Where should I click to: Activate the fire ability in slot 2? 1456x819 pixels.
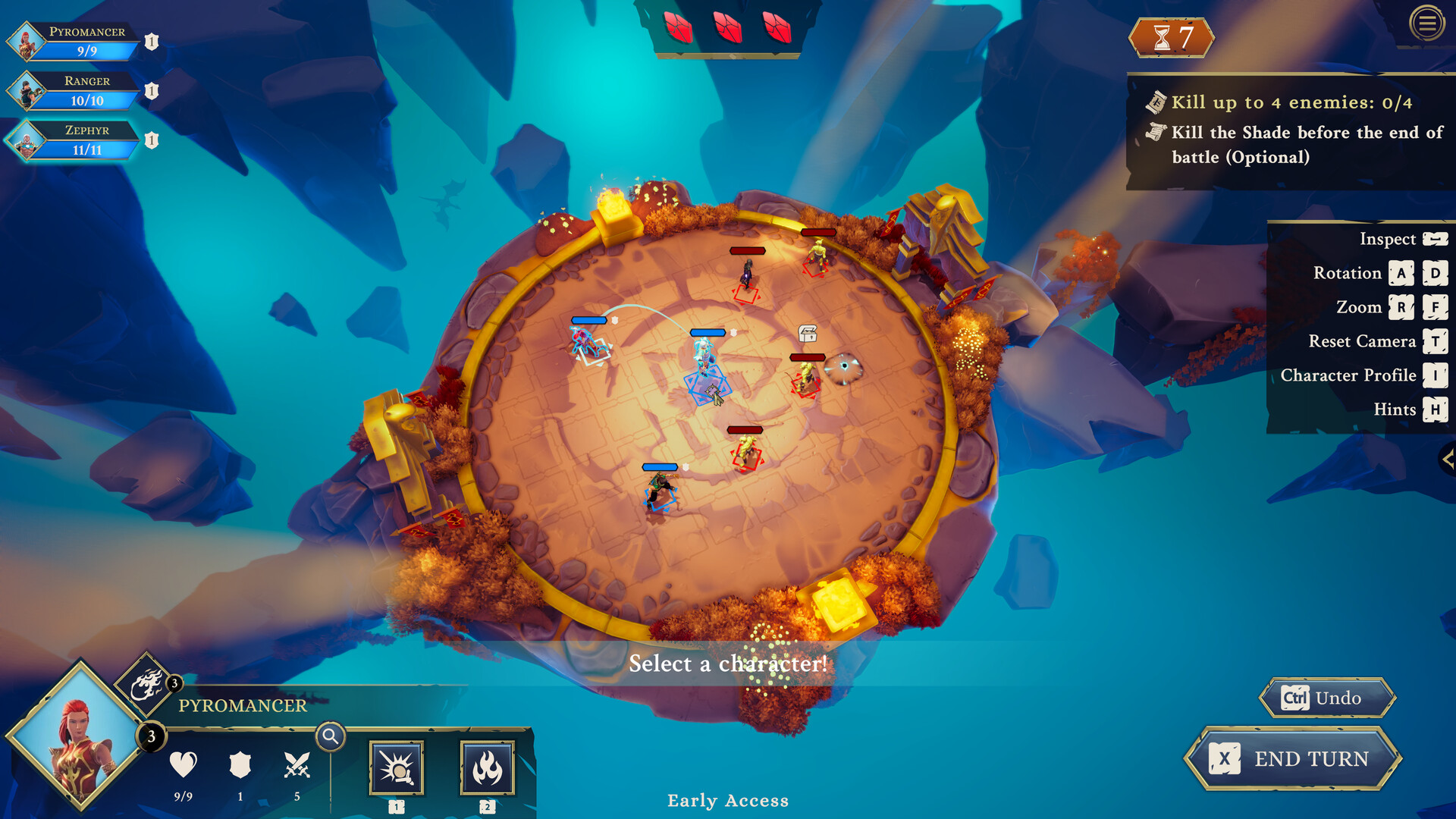click(488, 769)
